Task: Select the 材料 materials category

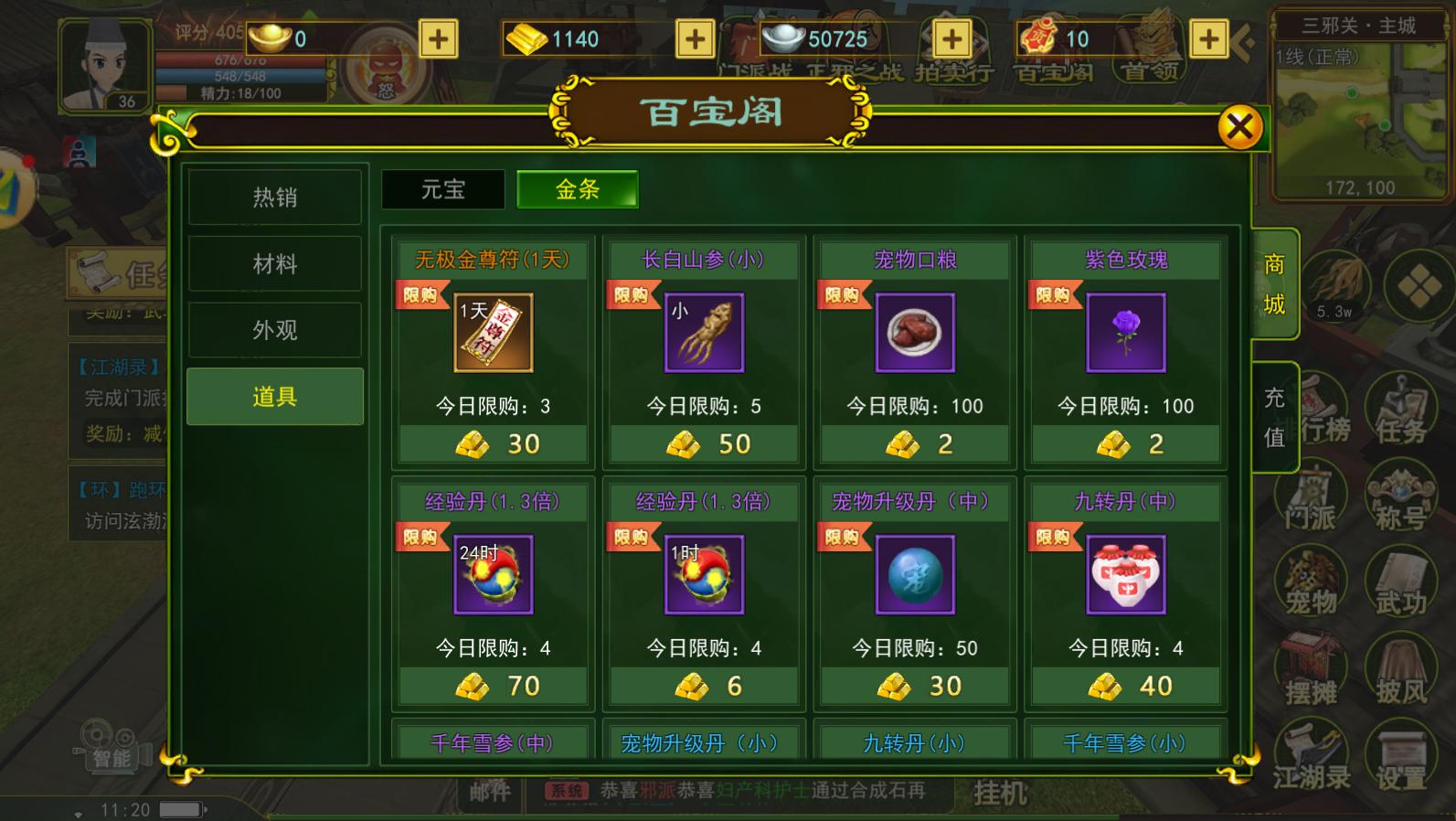Action: [274, 263]
